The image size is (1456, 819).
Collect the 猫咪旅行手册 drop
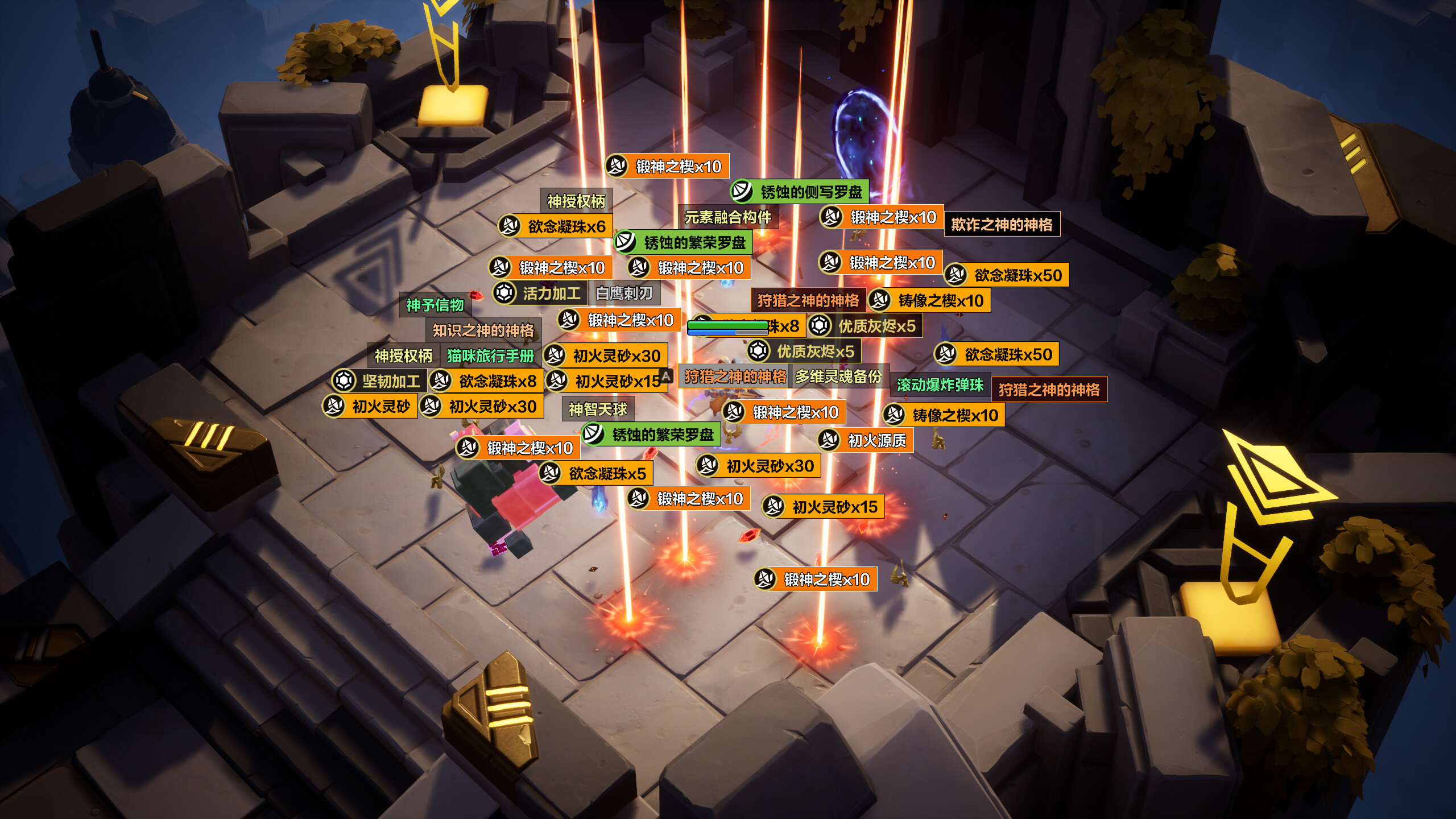tap(490, 356)
